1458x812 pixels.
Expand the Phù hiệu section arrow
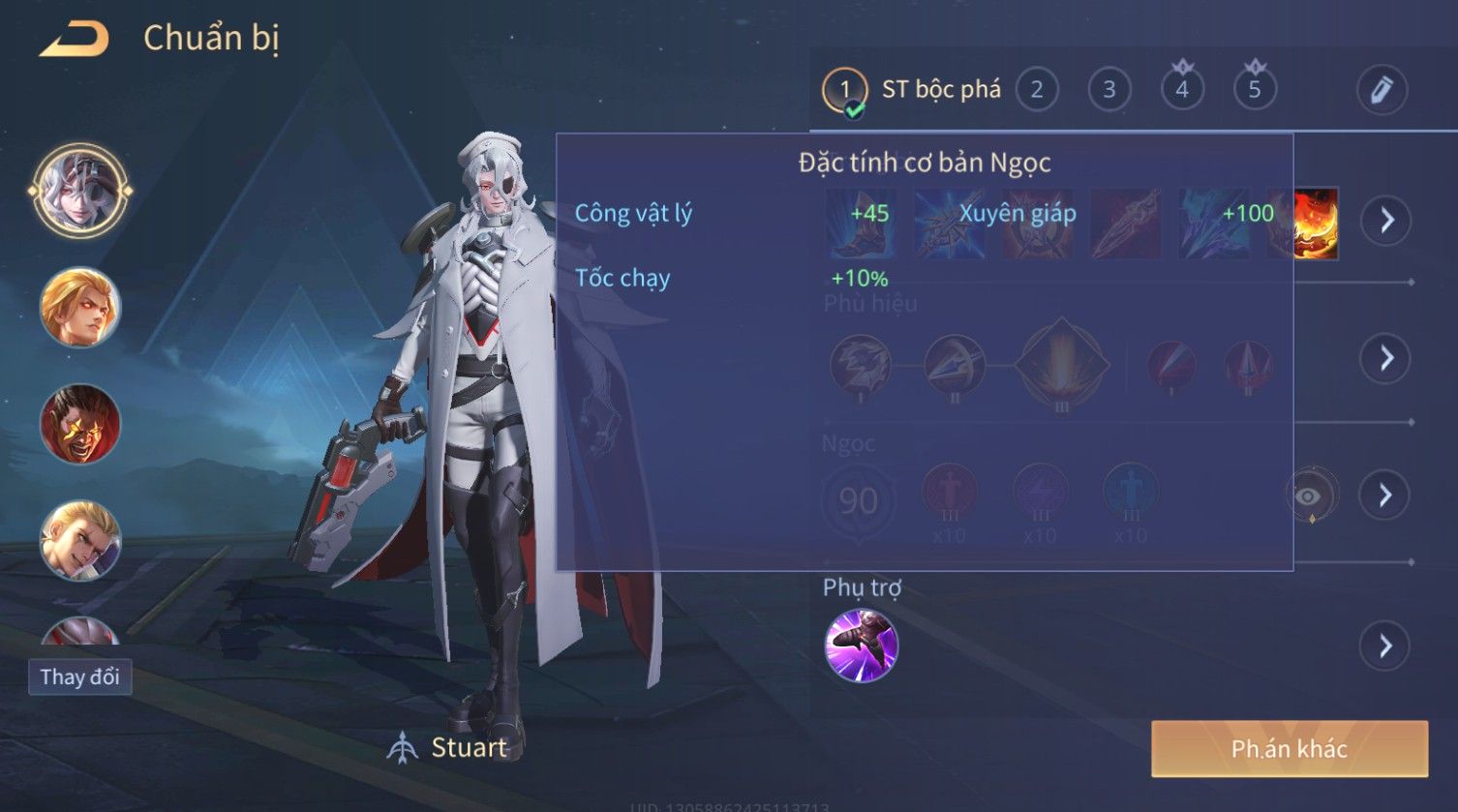pos(1386,358)
